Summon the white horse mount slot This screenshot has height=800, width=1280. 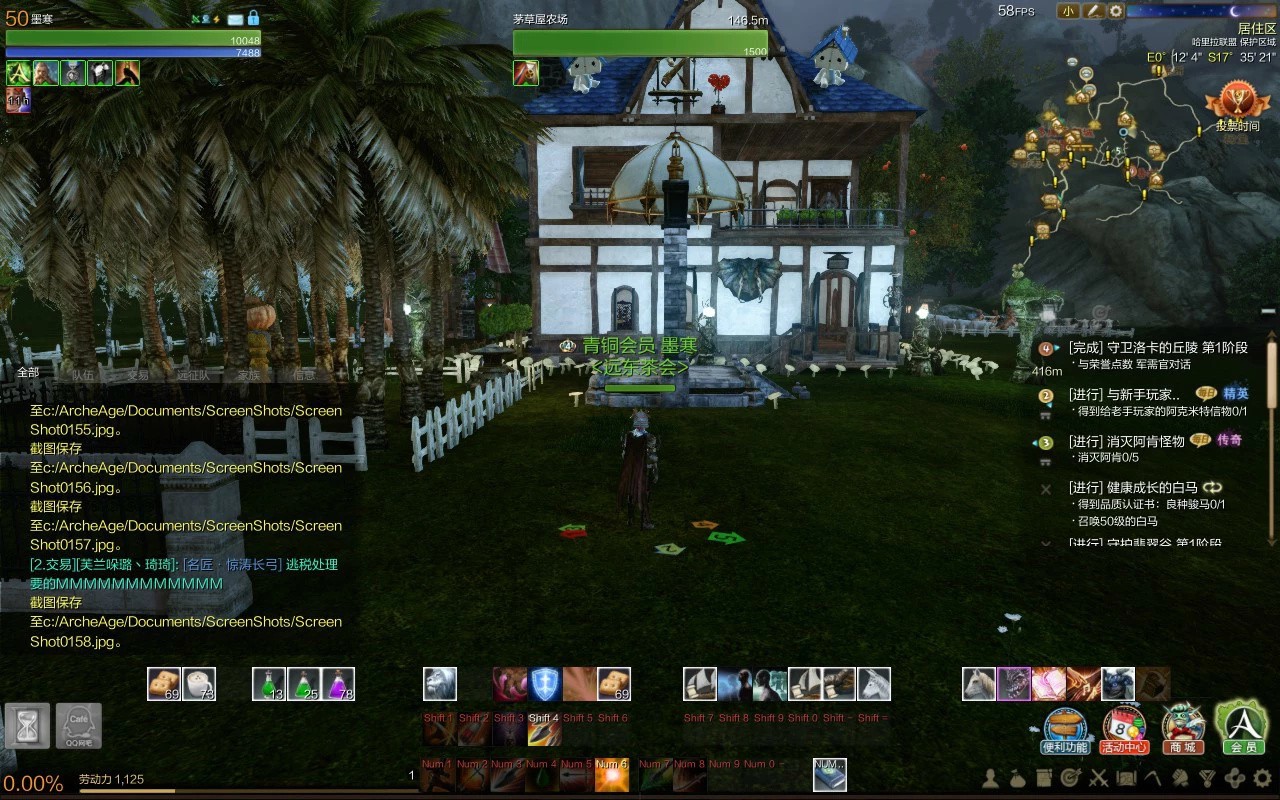[x=979, y=684]
